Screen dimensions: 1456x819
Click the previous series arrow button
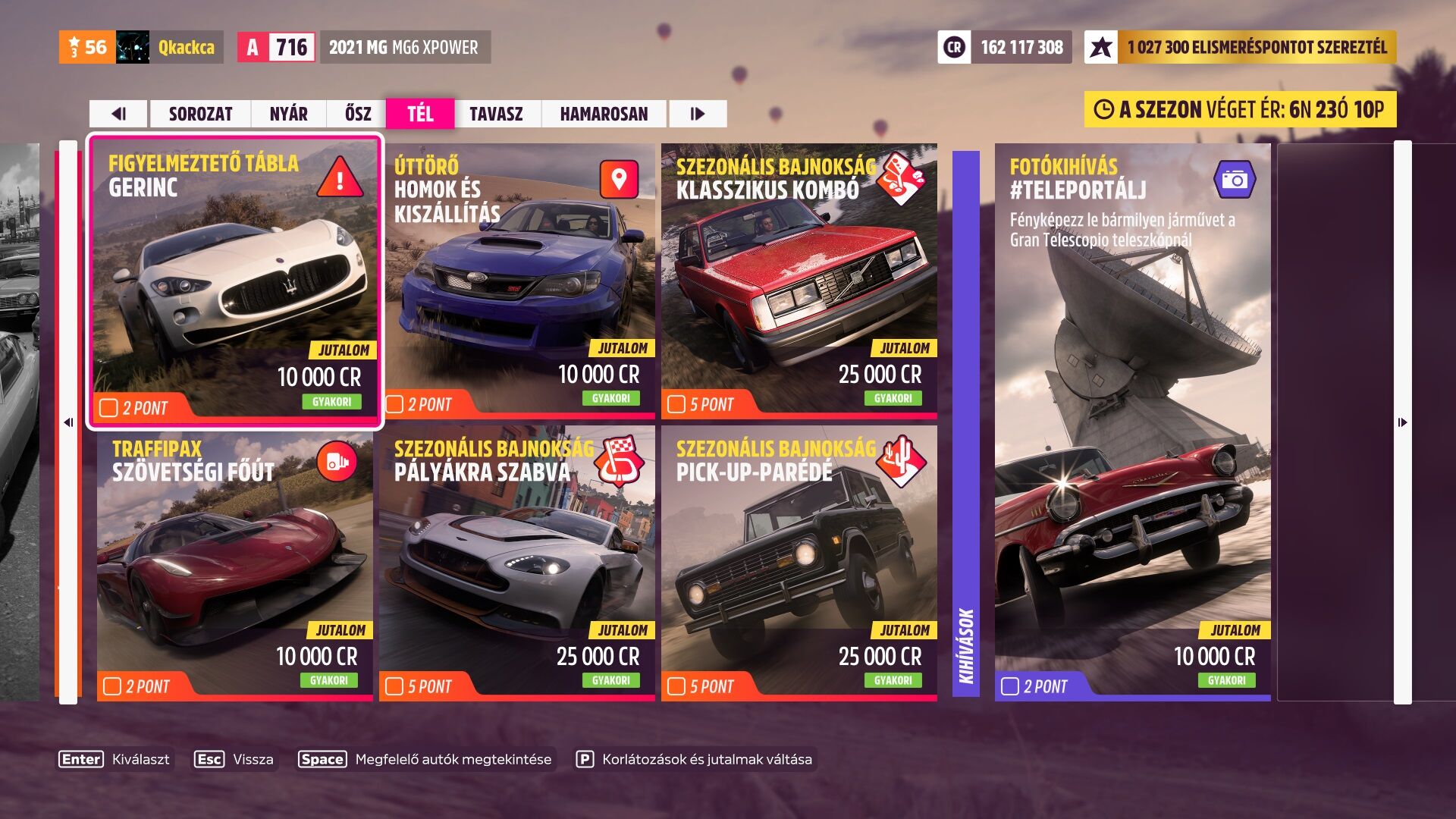[x=119, y=114]
